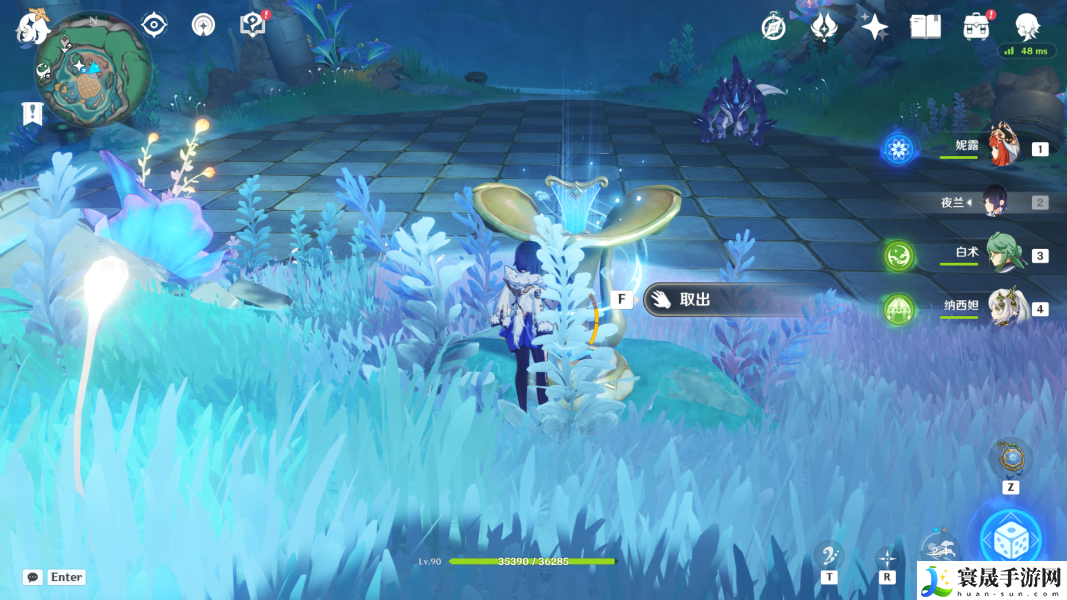Open the quest navigation eye icon
1067x600 pixels.
coord(154,25)
